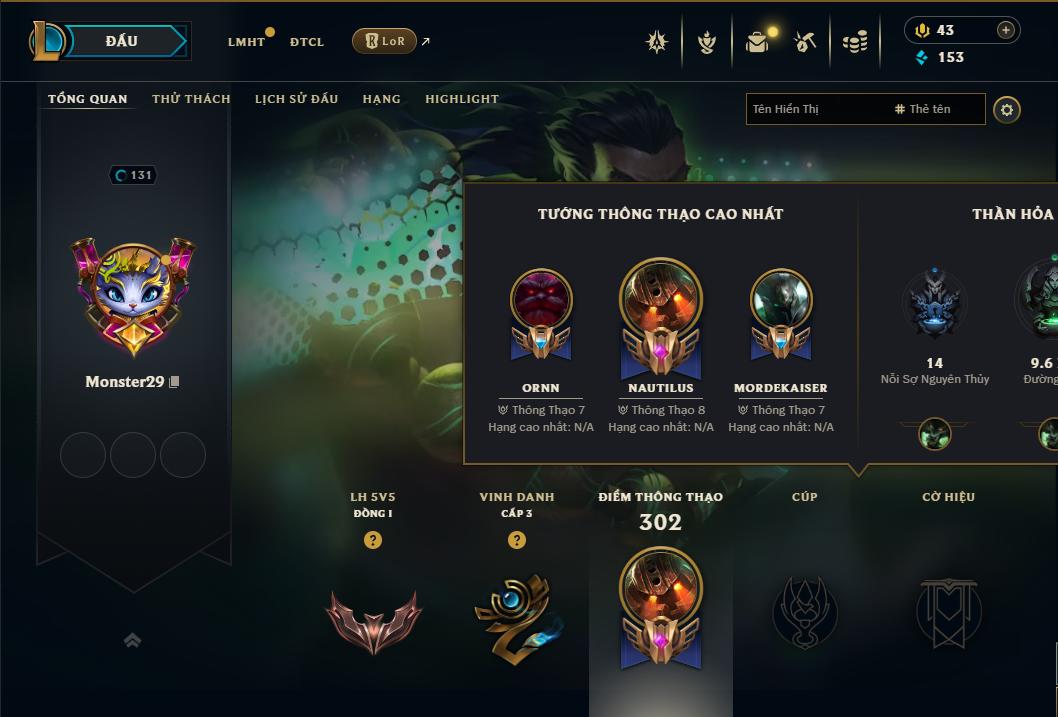Open the Store coins icon
This screenshot has height=717, width=1058.
pos(854,42)
